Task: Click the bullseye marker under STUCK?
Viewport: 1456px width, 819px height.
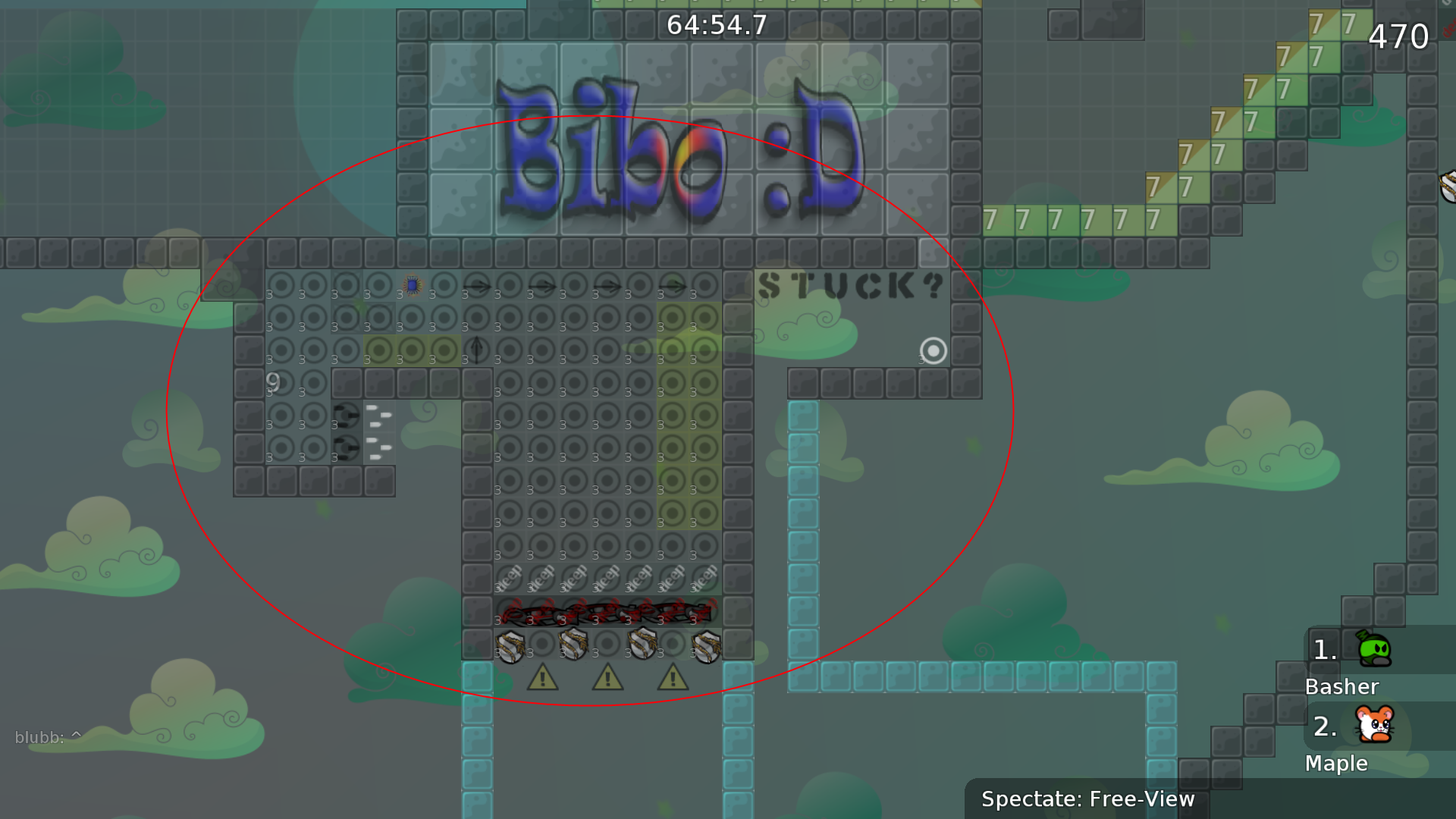Action: point(932,351)
